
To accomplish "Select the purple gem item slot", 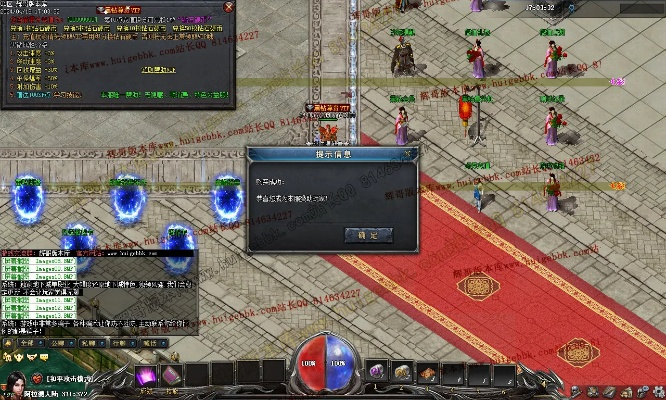I will [x=377, y=371].
